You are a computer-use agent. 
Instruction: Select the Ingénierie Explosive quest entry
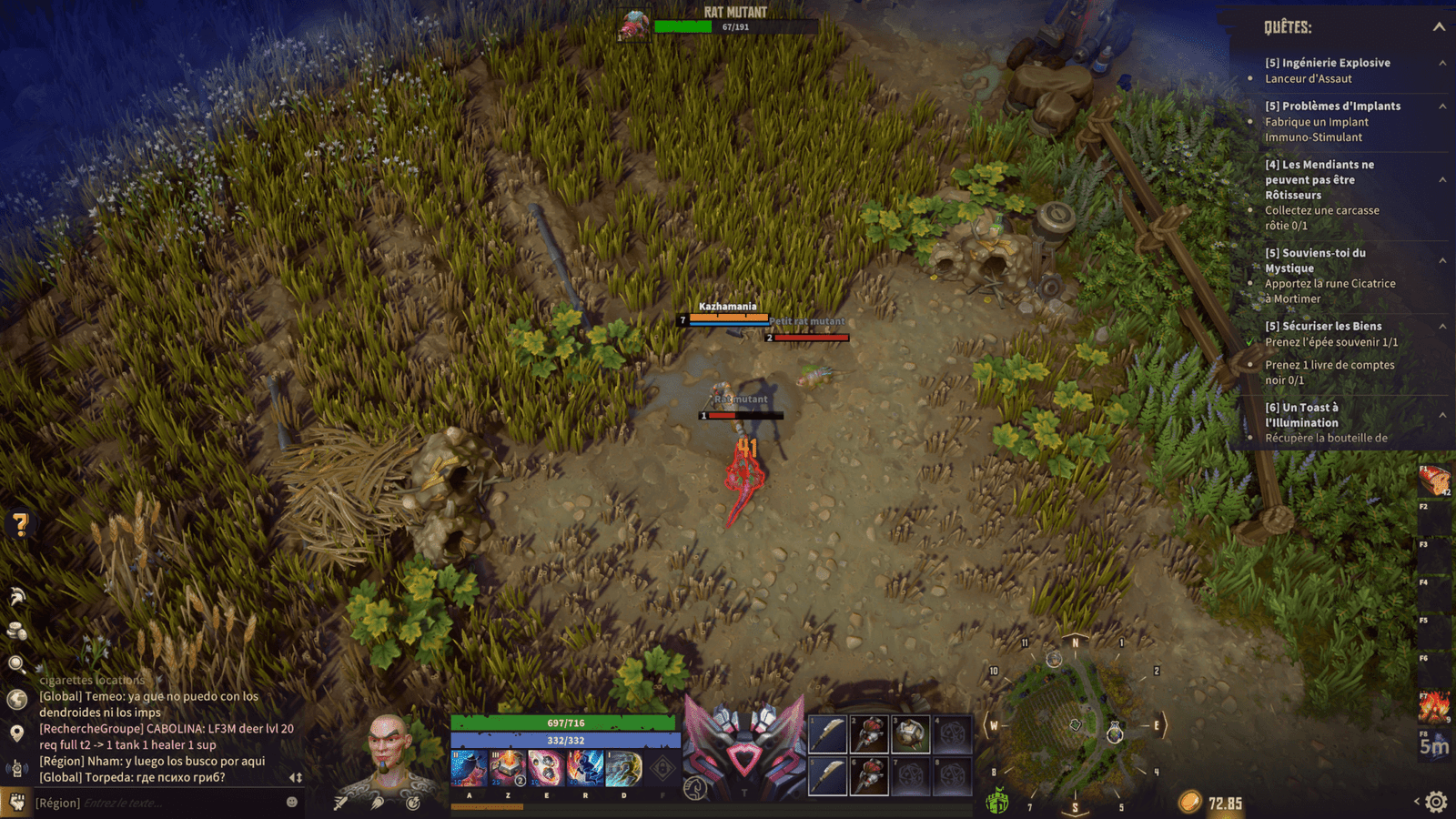pos(1327,63)
